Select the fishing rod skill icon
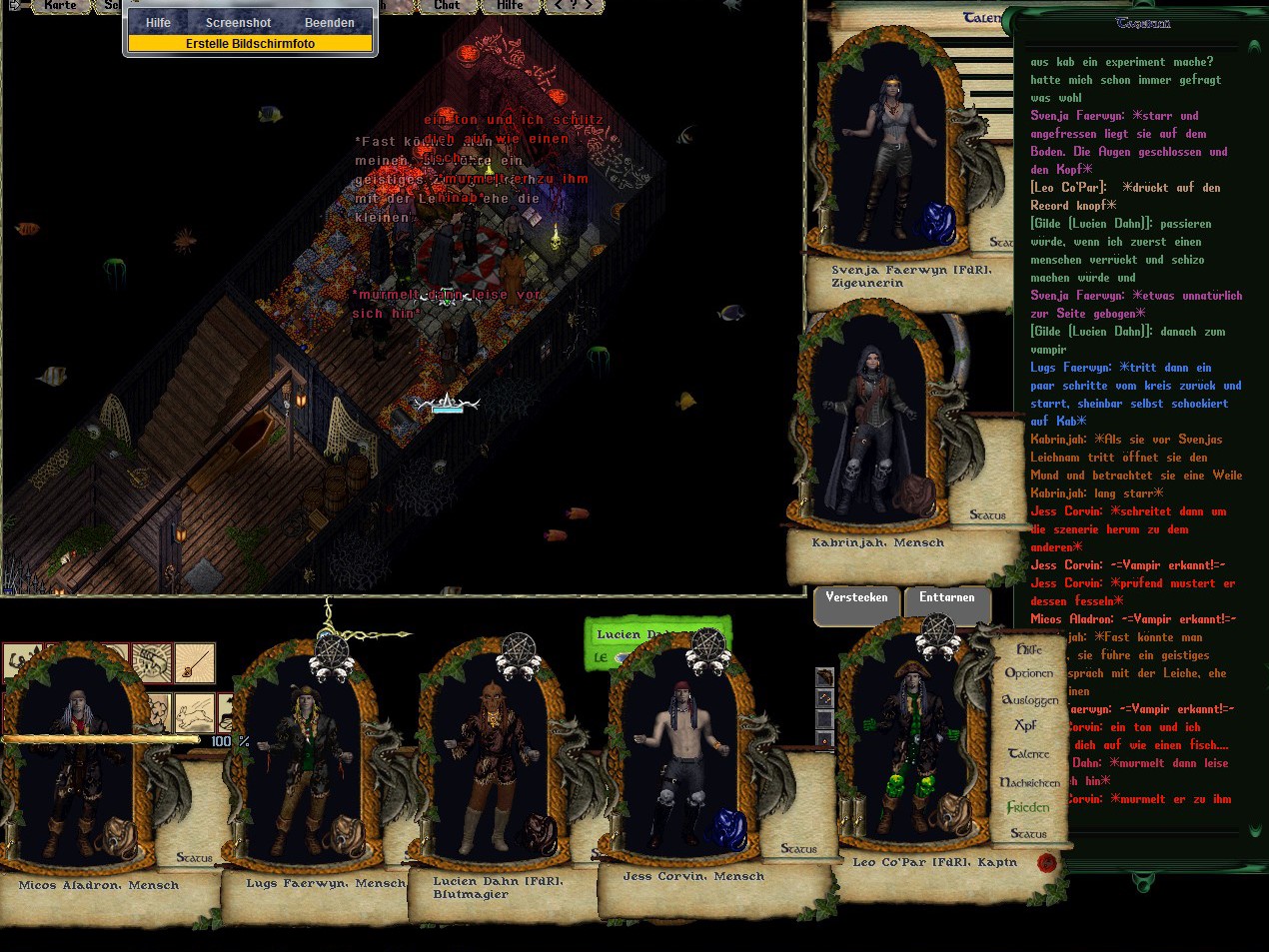 (195, 661)
